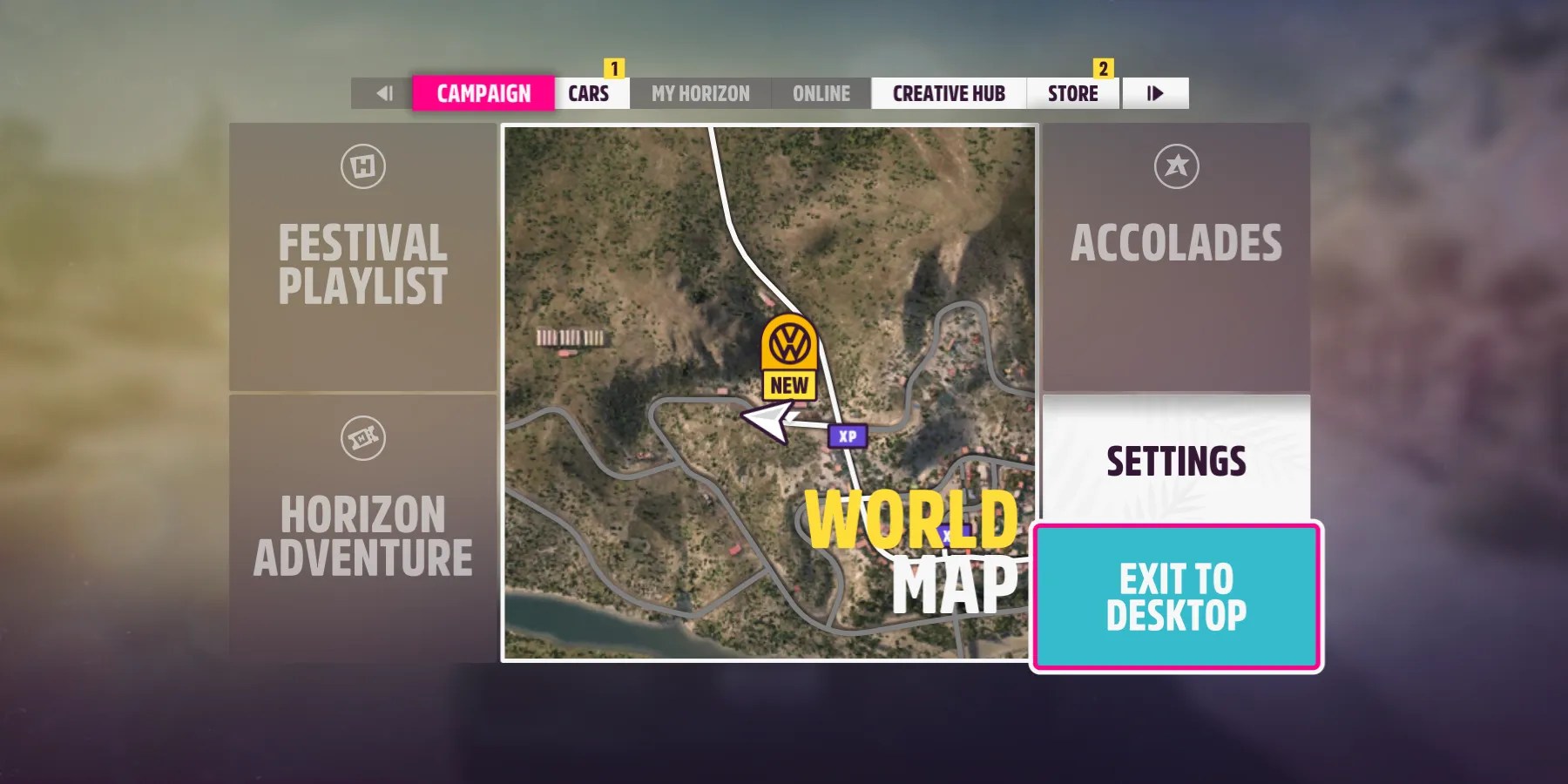Switch to the Online tab
Viewport: 1568px width, 784px height.
[820, 93]
